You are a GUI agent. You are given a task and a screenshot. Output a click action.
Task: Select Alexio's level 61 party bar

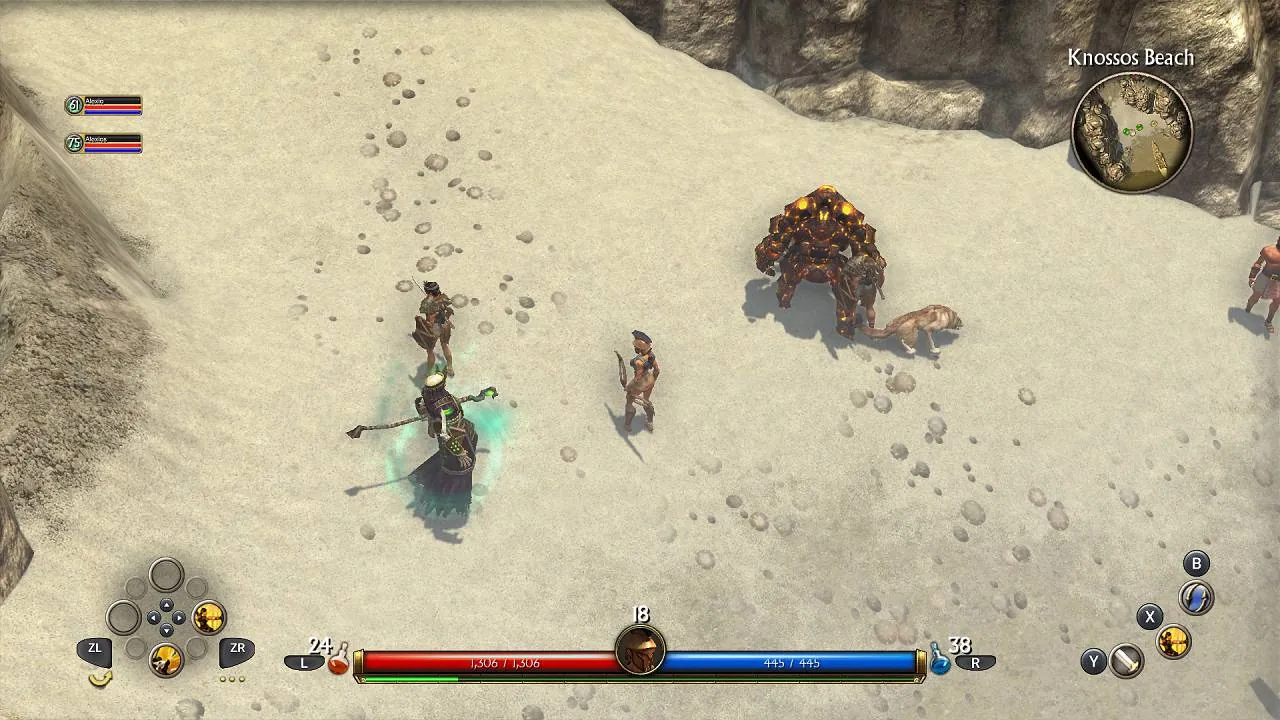pyautogui.click(x=103, y=104)
